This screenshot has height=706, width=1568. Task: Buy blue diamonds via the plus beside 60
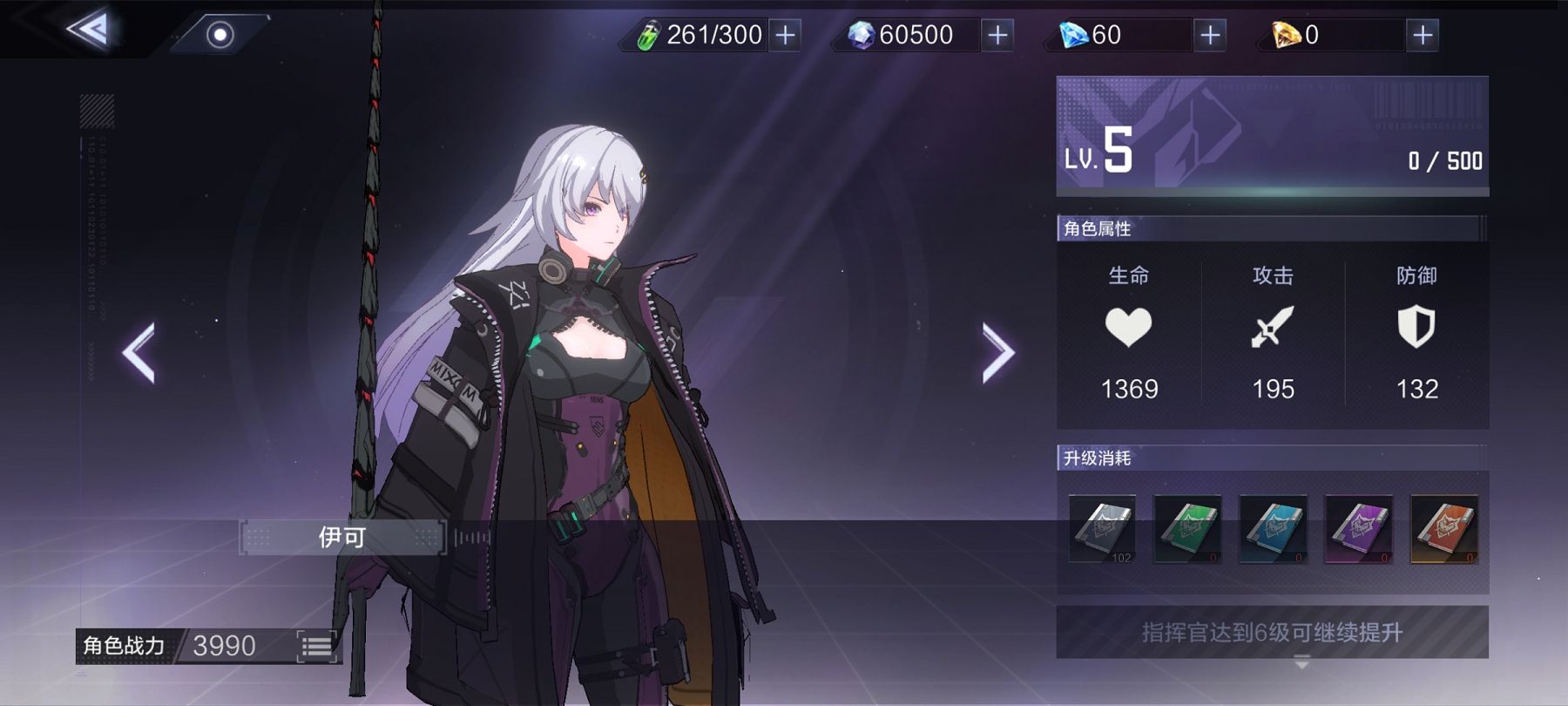[1210, 35]
